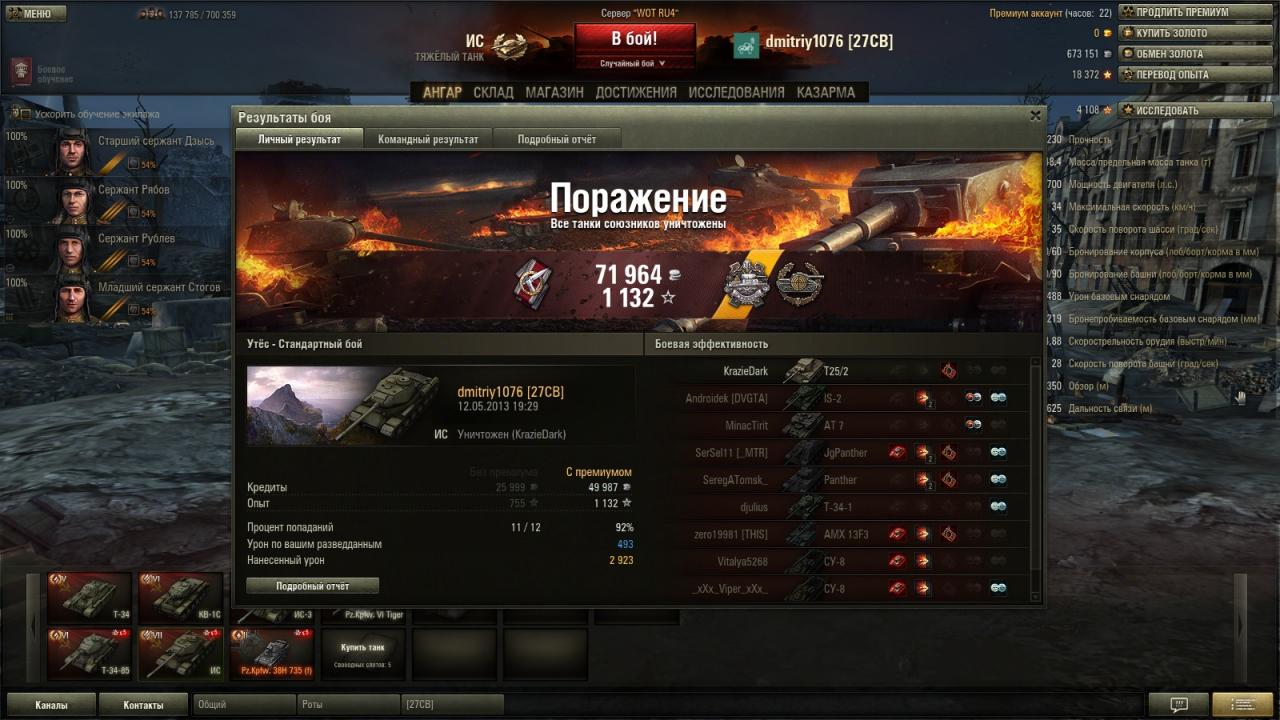Click the Подробный отчёт button below stats

(312, 585)
